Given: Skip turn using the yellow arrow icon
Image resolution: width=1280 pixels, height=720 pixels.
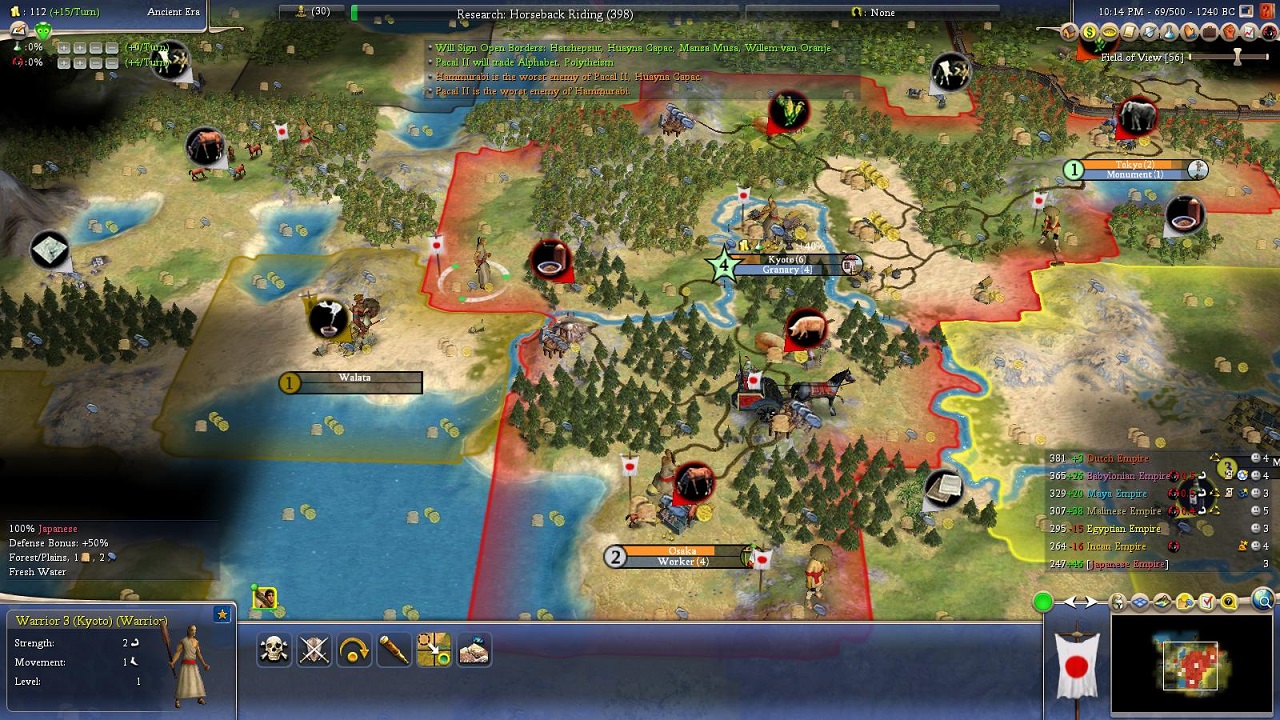Looking at the screenshot, I should click(354, 650).
